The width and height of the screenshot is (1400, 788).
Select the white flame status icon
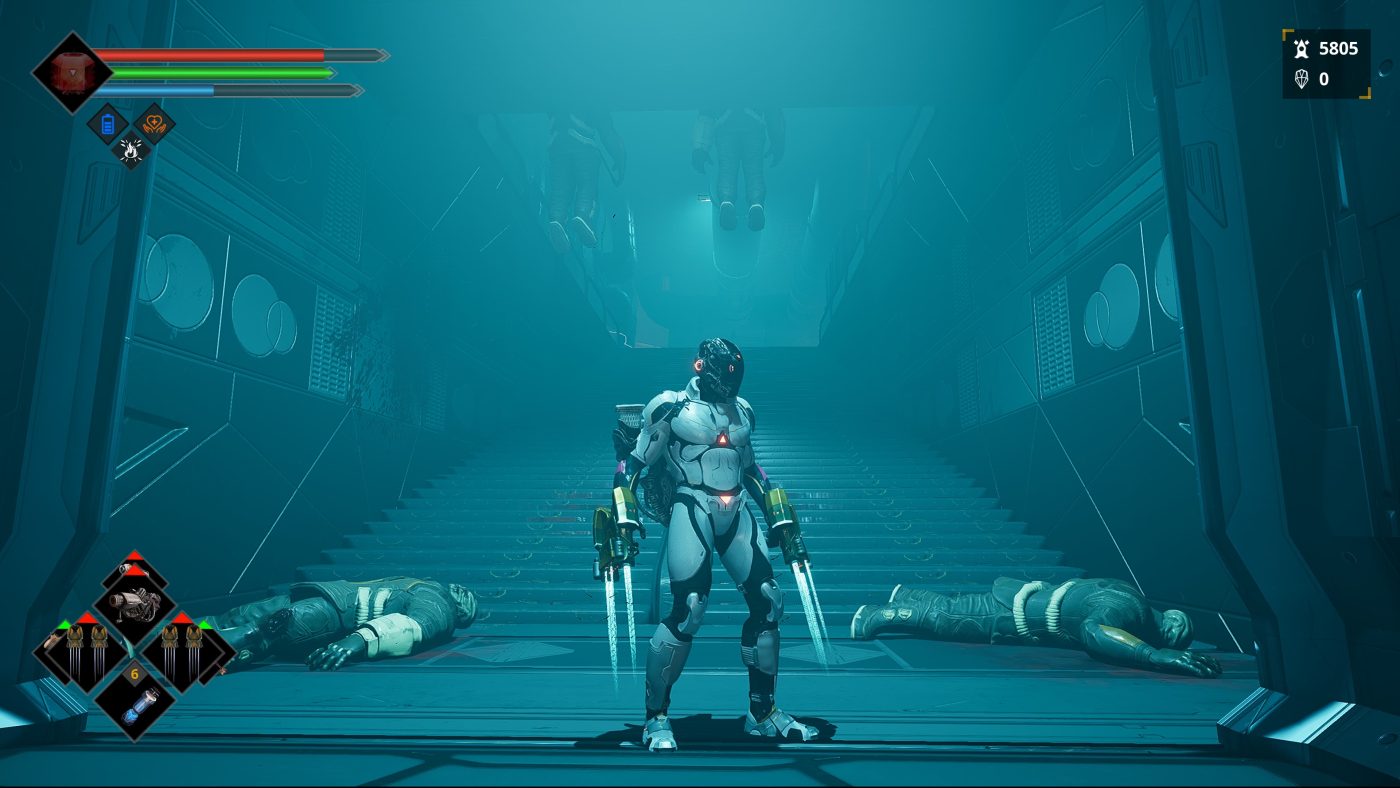pos(131,149)
